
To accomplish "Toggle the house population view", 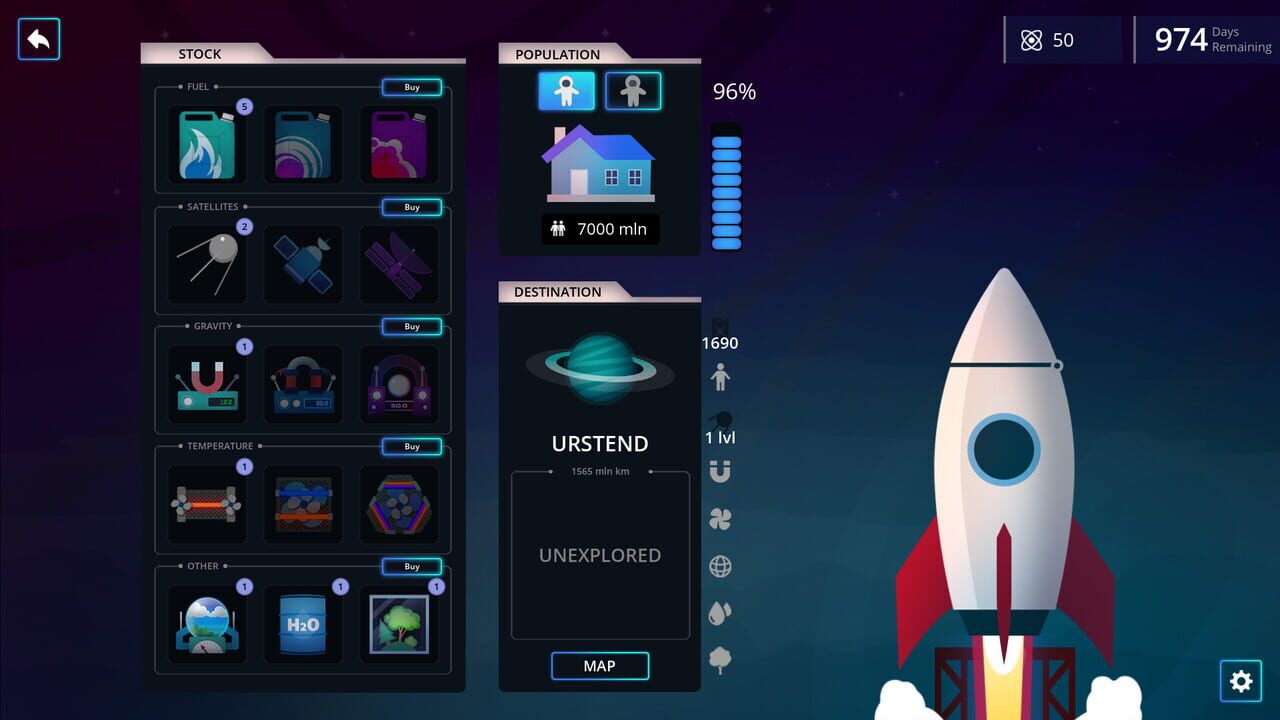I will point(599,163).
